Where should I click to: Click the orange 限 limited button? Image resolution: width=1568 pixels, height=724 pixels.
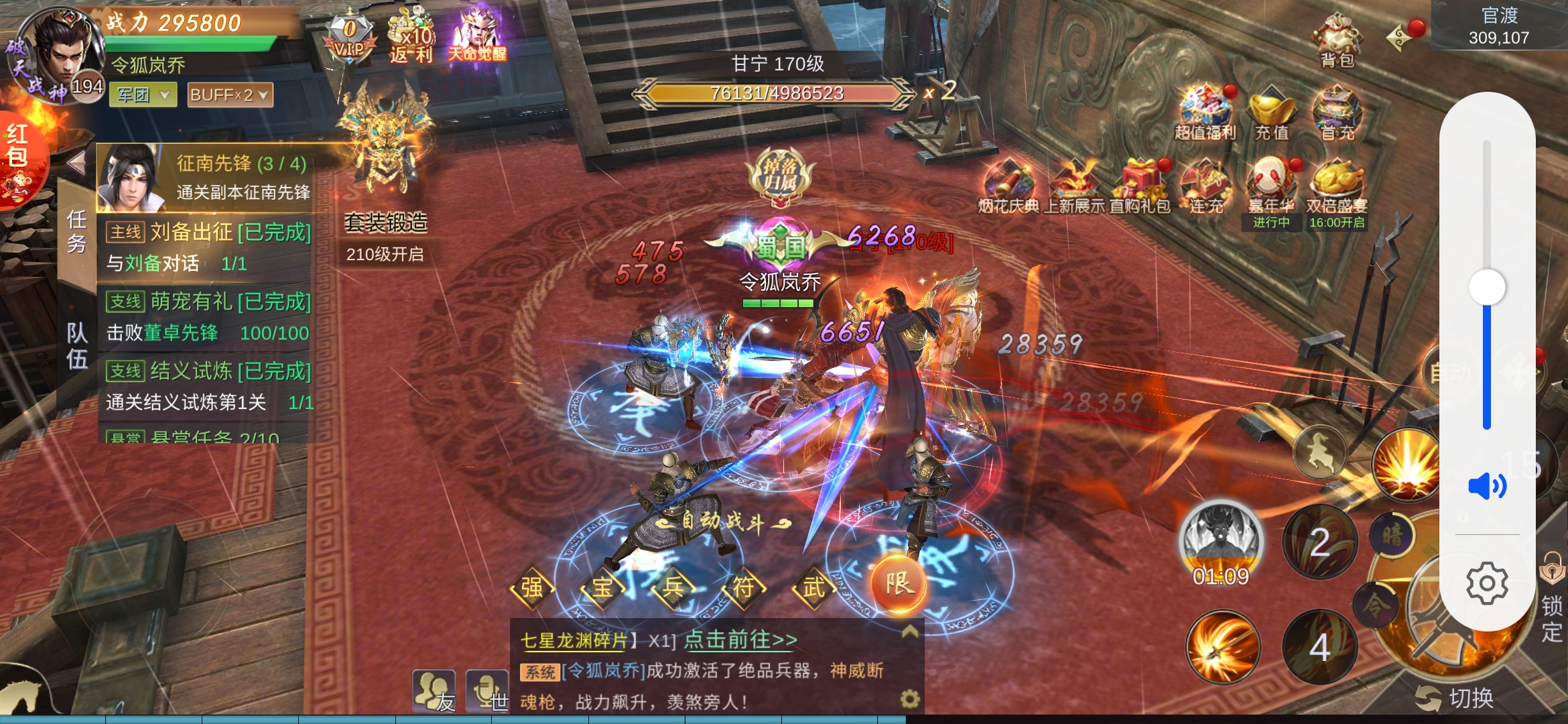click(899, 583)
